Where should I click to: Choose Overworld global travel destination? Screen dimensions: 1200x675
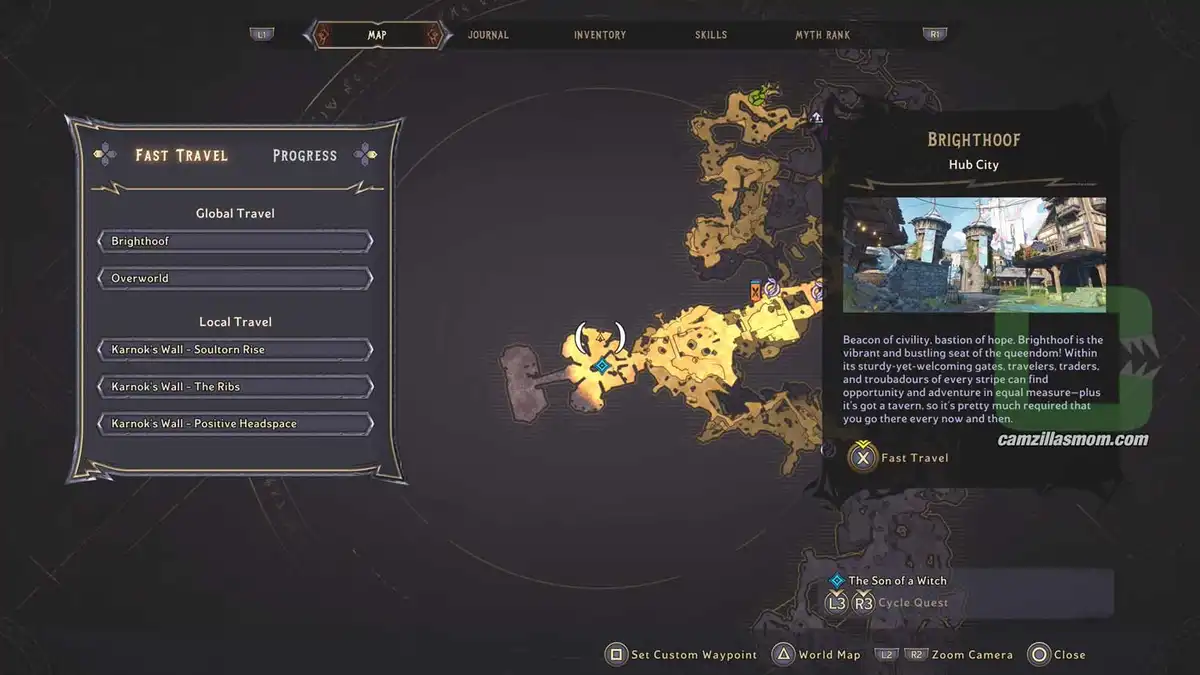click(x=236, y=278)
